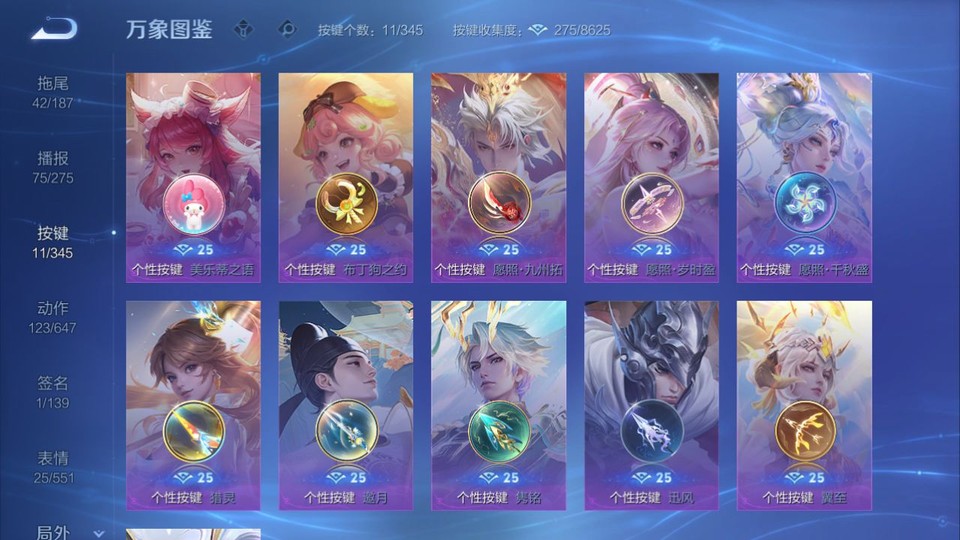This screenshot has height=540, width=960.
Task: Choose the 猎灵 button skin card
Action: (x=193, y=405)
